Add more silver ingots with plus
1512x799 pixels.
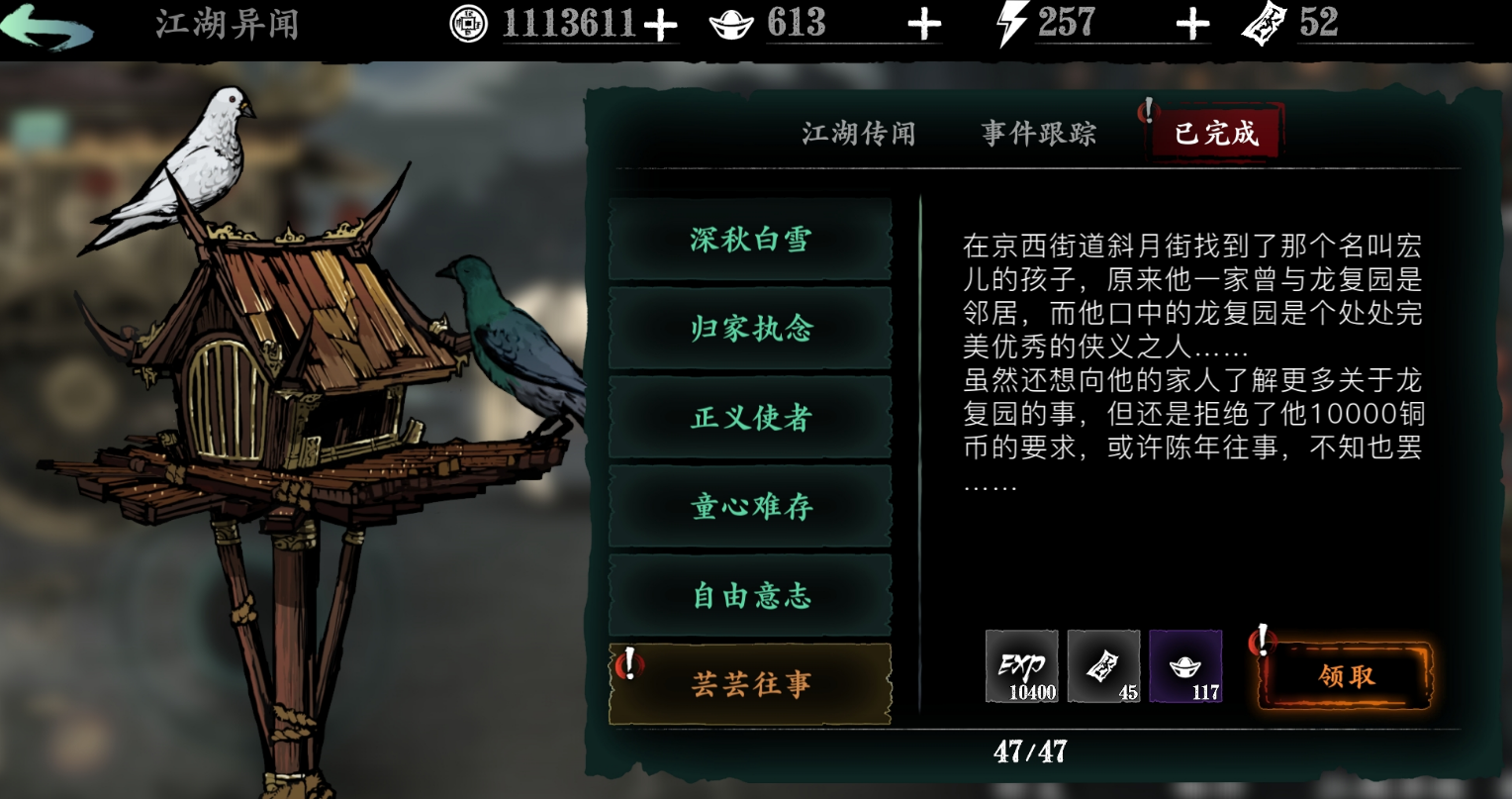(x=923, y=26)
